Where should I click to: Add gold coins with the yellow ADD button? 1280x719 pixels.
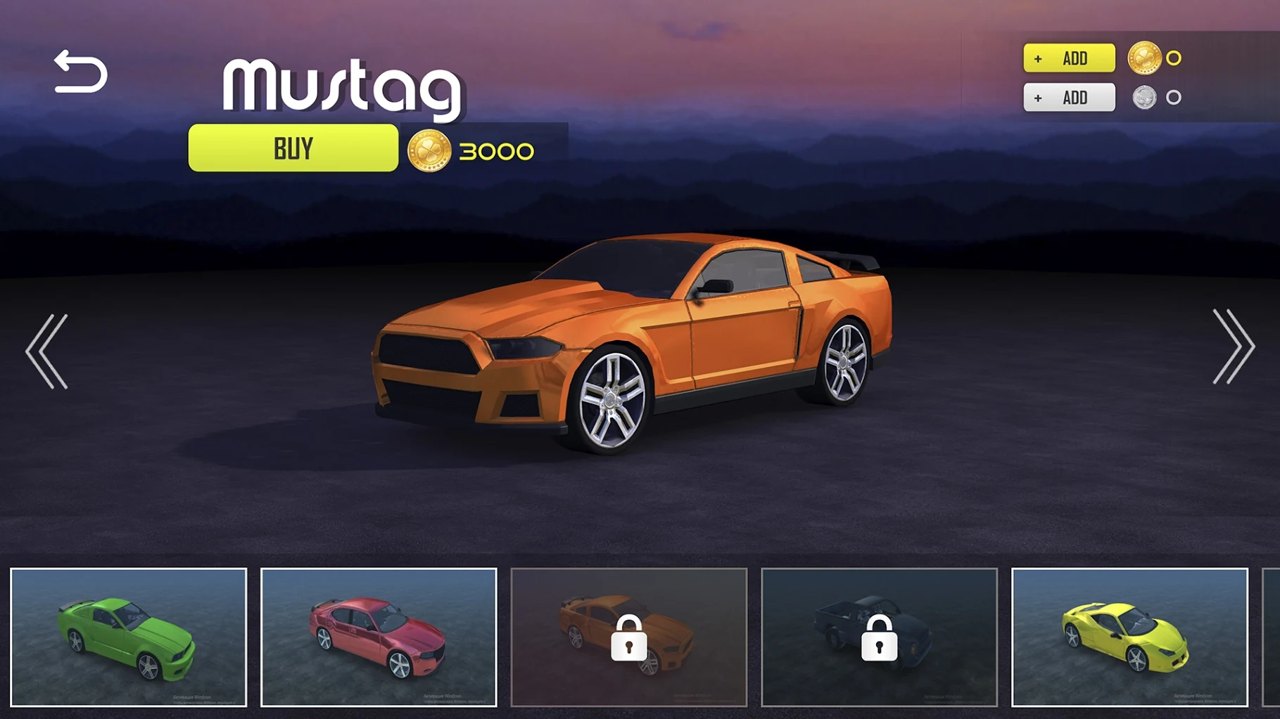[x=1069, y=58]
